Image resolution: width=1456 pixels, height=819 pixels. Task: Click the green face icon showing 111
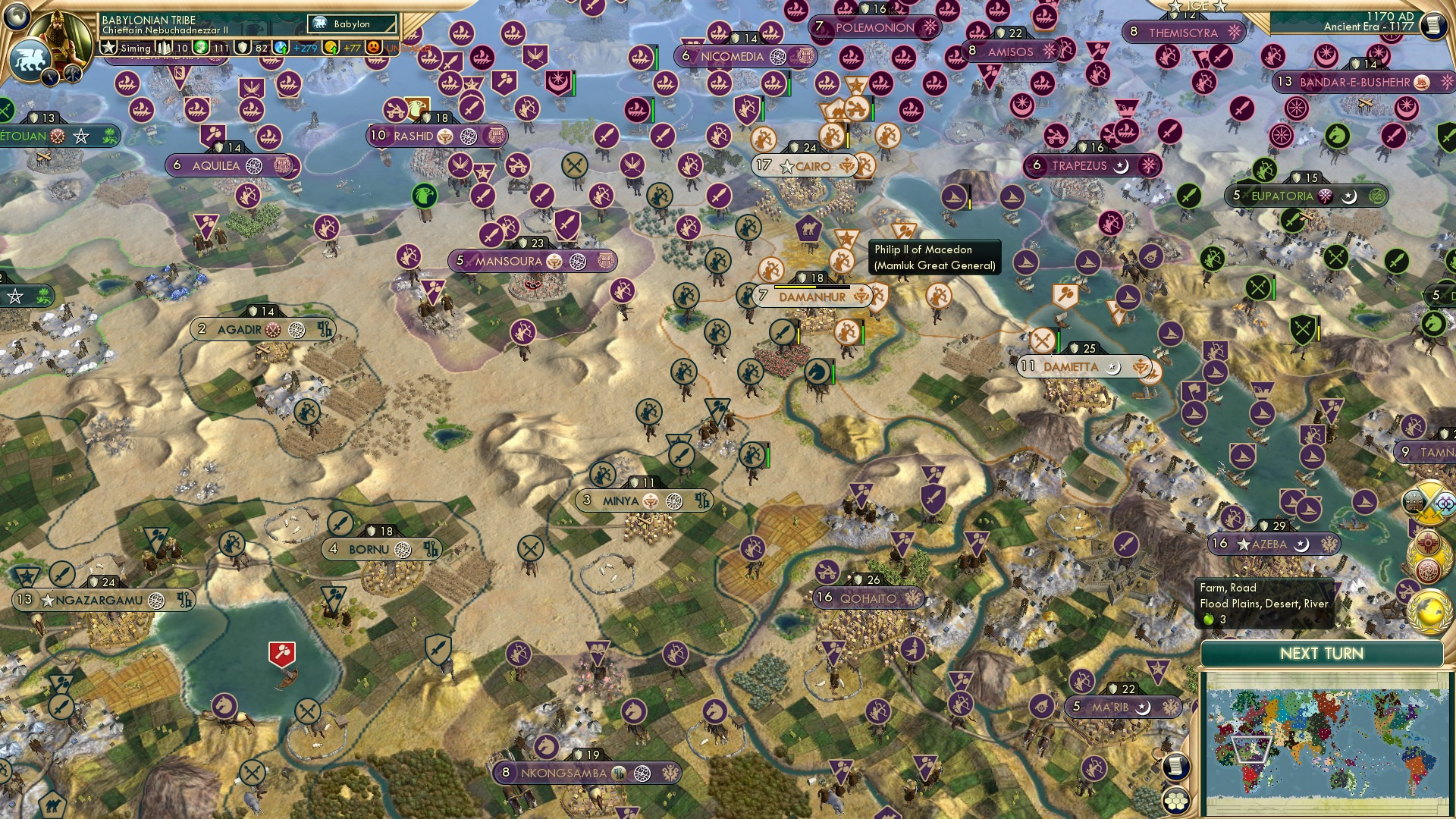point(200,48)
